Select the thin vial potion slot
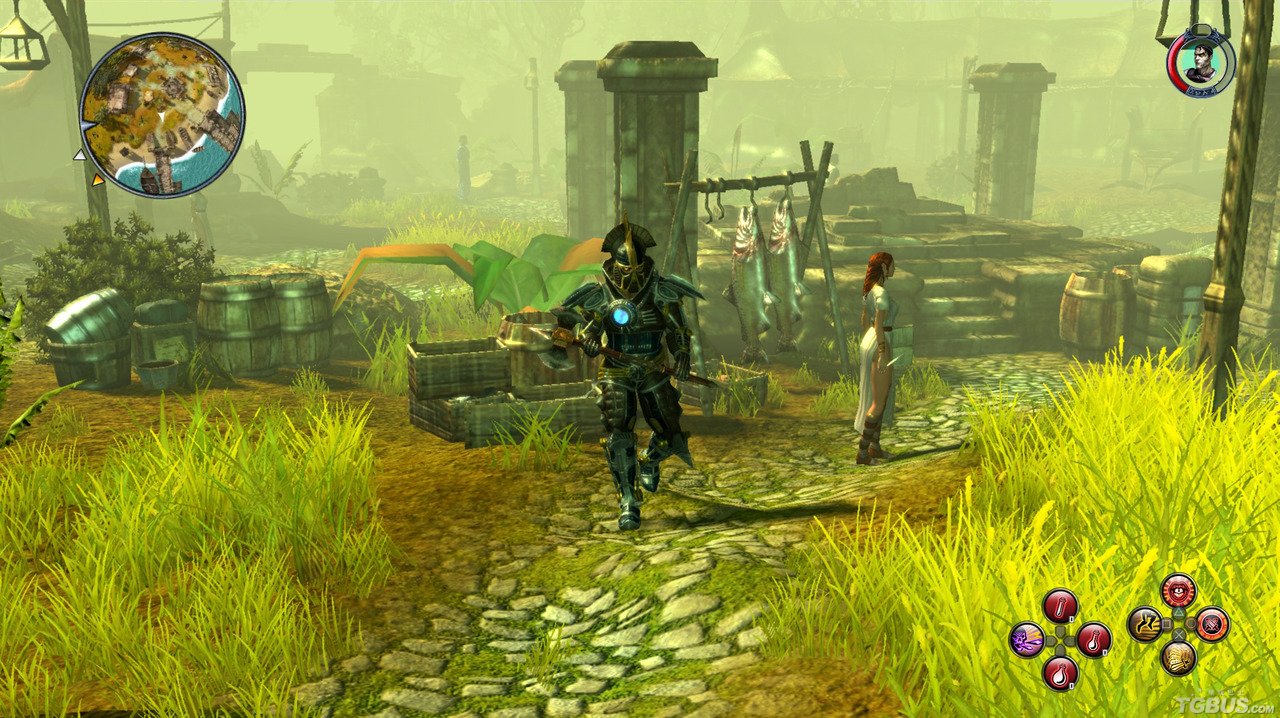 coord(1059,605)
